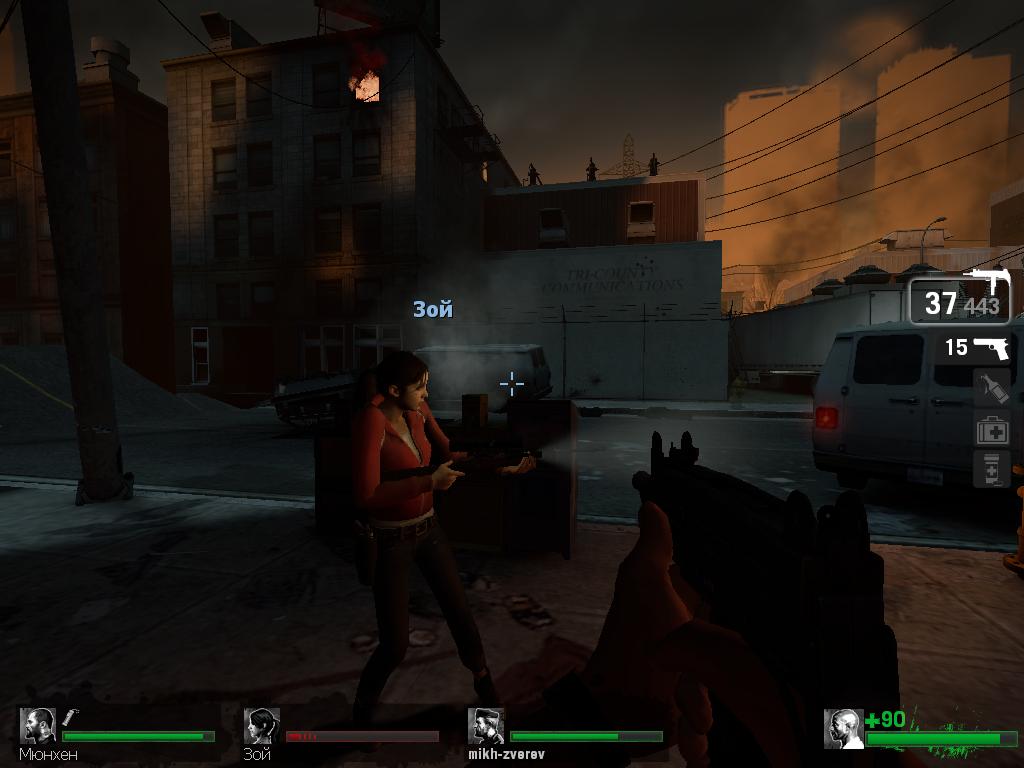This screenshot has height=768, width=1024.
Task: Select the first aid kit slot
Action: coord(992,429)
